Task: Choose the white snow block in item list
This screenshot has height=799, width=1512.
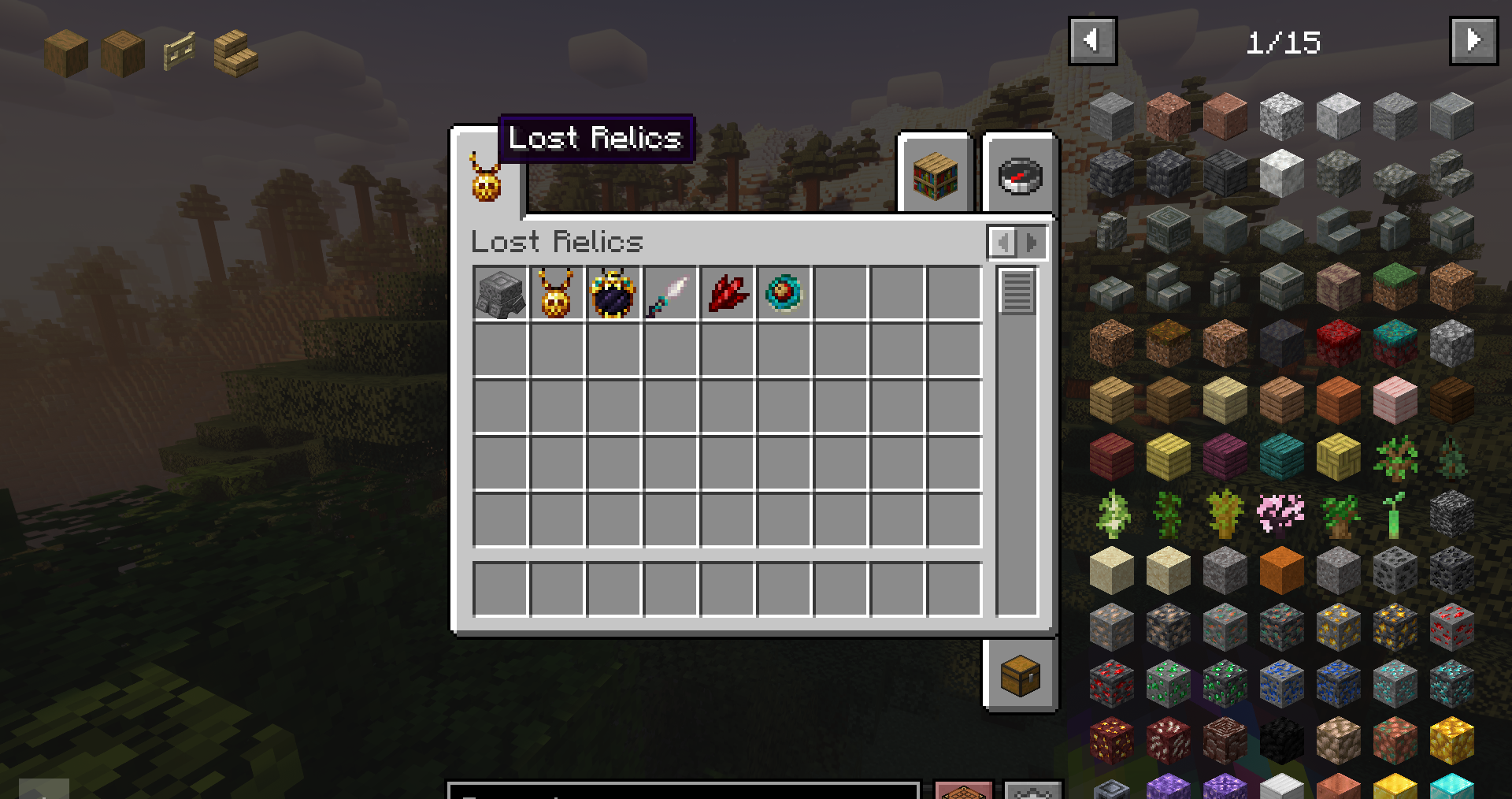Action: click(1281, 173)
